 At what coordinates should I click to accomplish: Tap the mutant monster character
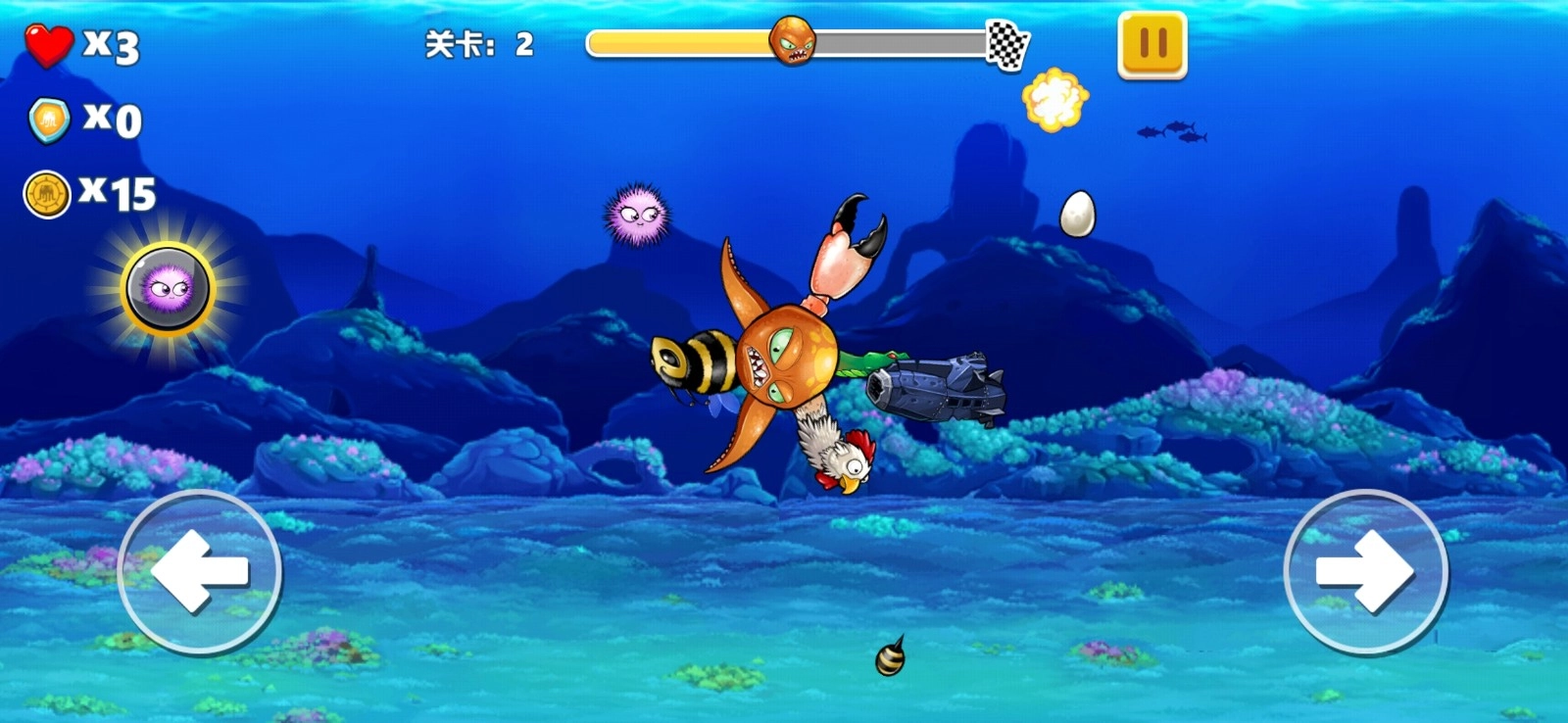point(784,362)
